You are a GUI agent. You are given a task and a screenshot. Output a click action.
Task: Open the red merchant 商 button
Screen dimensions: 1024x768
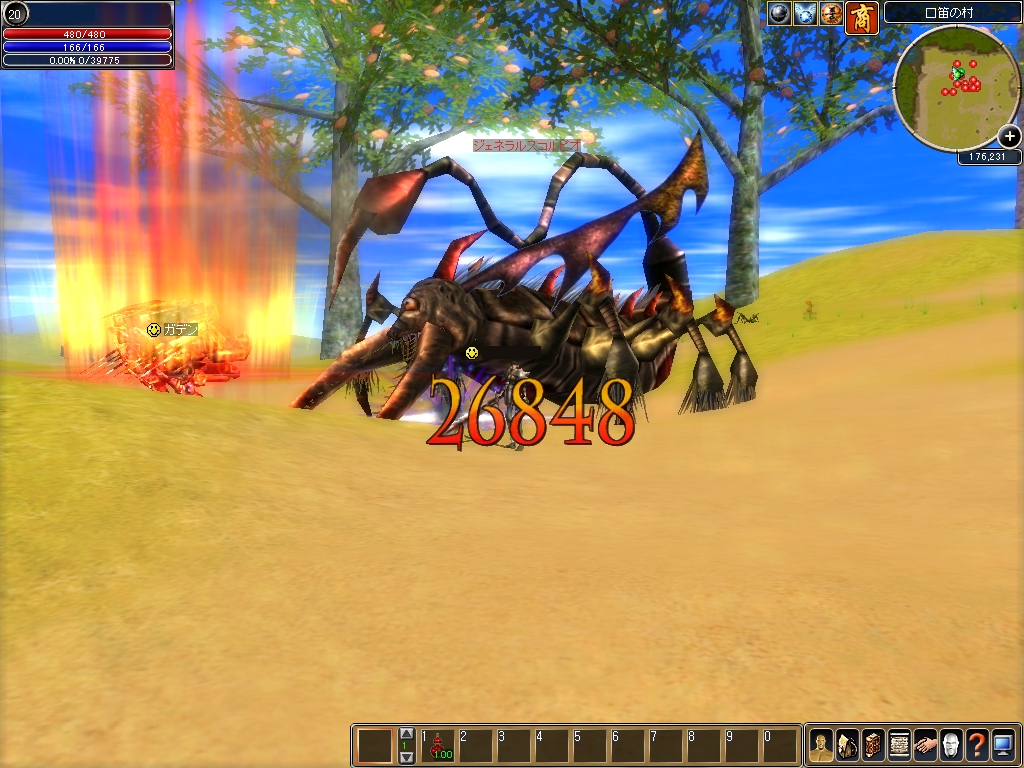[x=861, y=17]
